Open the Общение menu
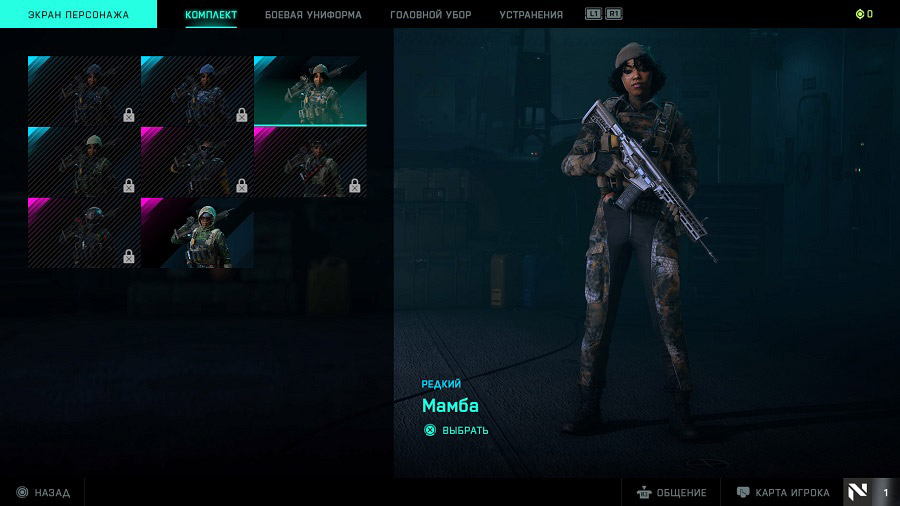Viewport: 900px width, 506px height. click(x=671, y=493)
